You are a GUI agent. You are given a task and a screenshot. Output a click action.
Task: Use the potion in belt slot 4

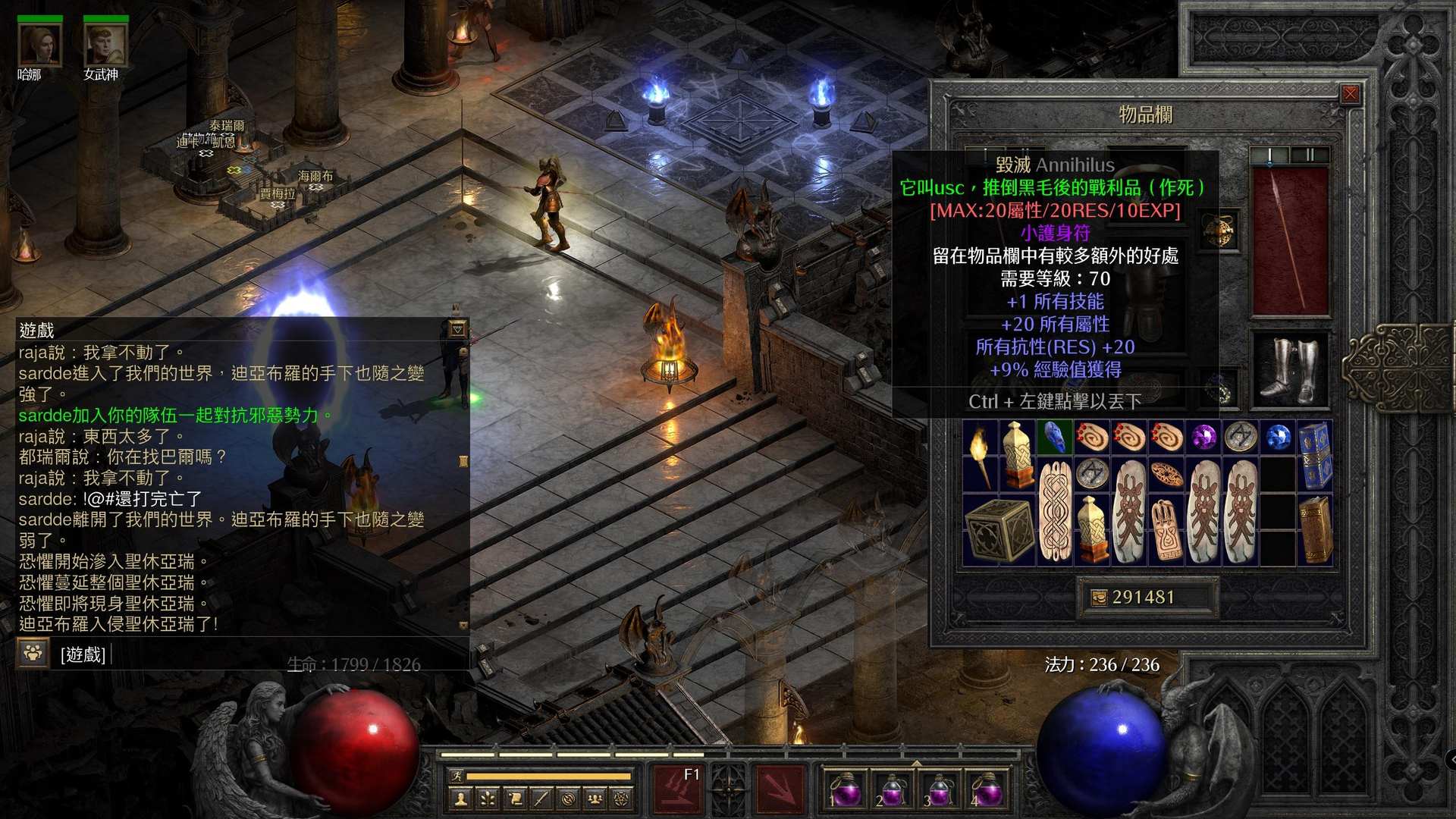986,789
